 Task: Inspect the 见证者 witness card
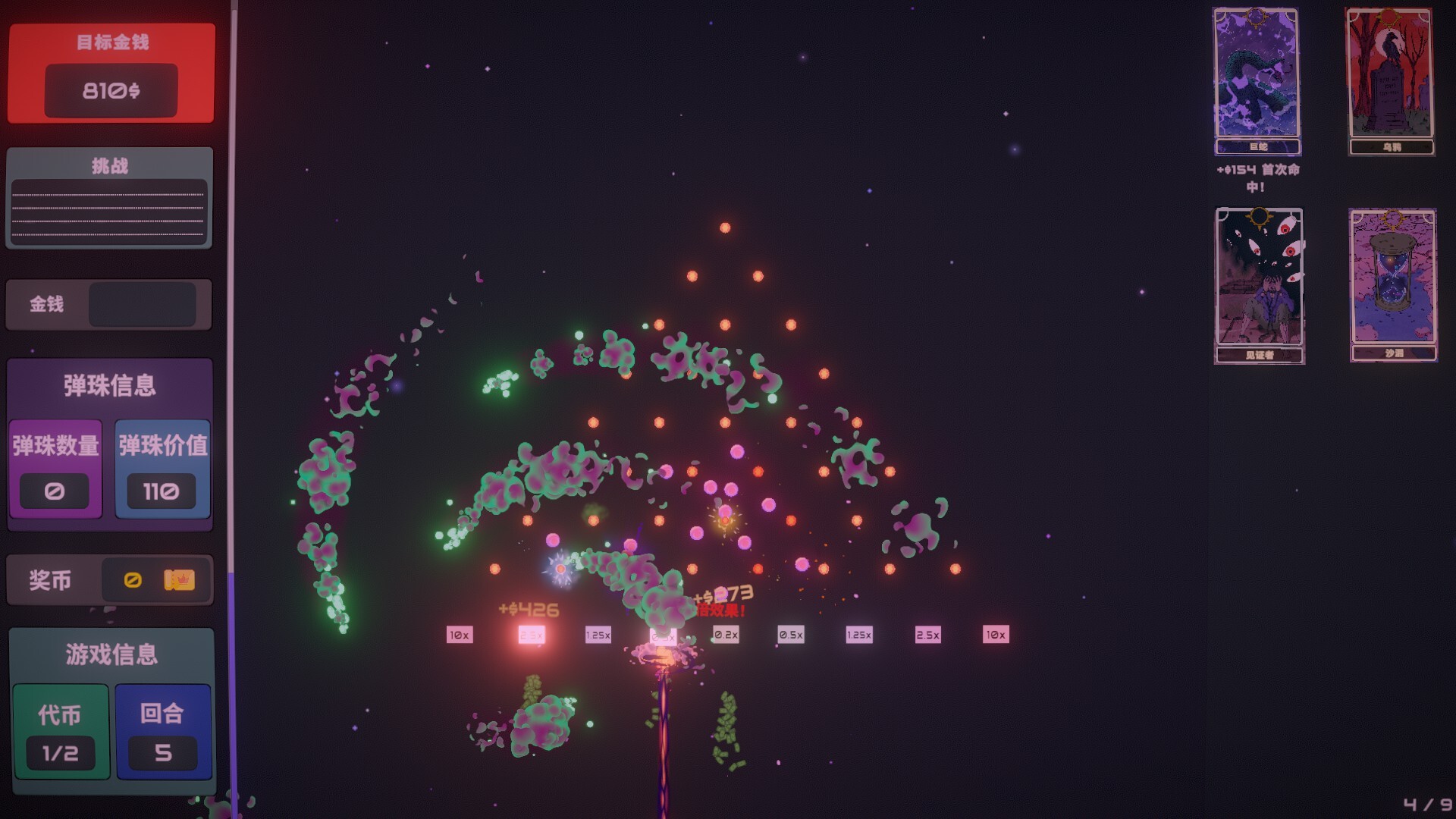pyautogui.click(x=1259, y=284)
